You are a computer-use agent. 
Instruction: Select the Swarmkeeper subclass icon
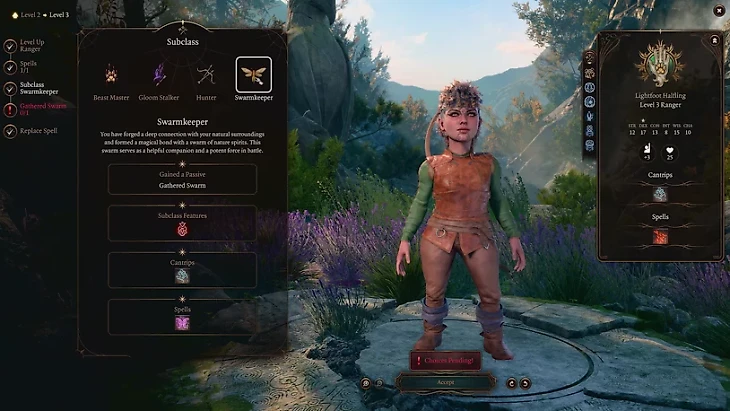tap(253, 74)
